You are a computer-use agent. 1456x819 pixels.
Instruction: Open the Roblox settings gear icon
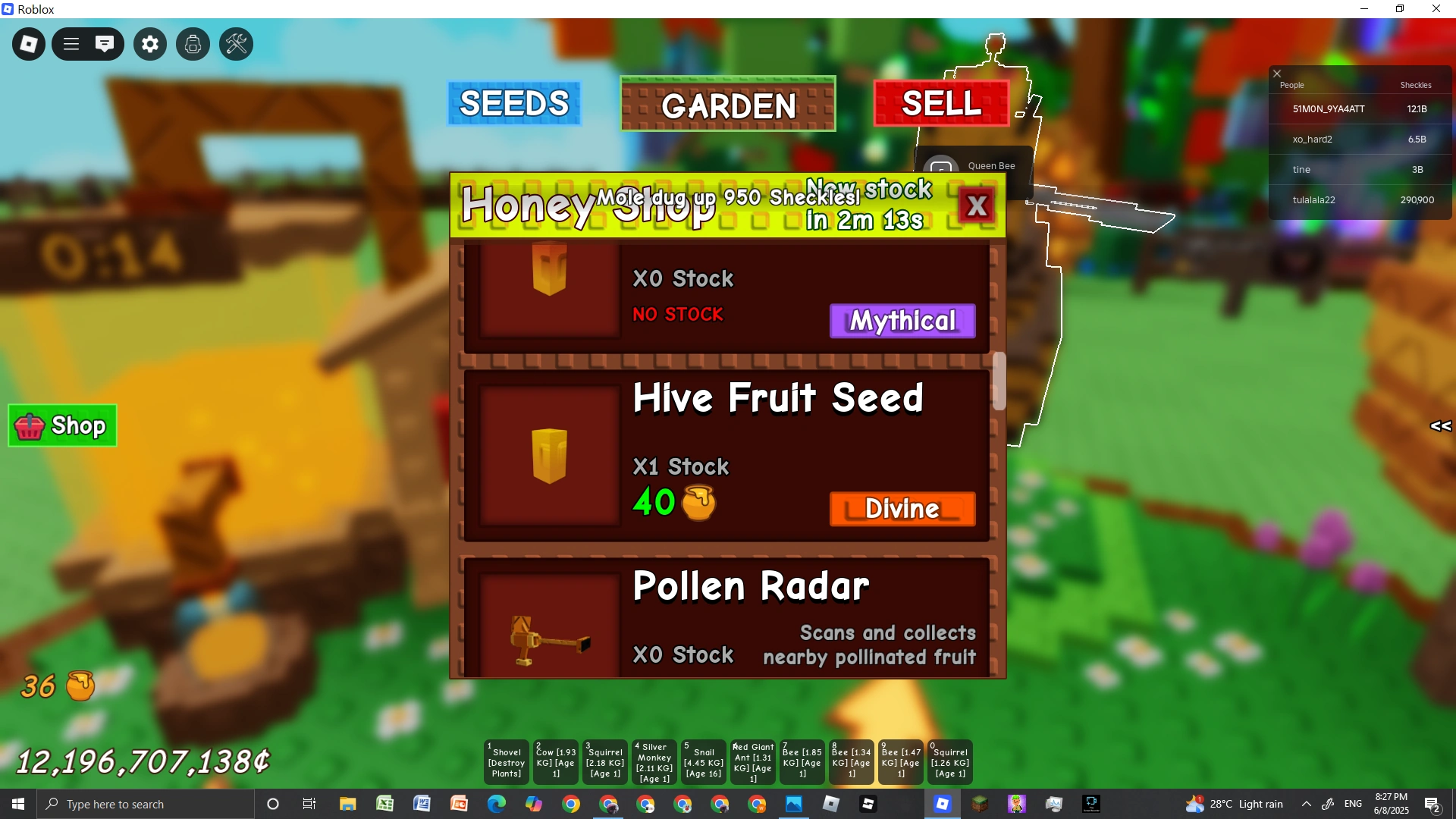point(149,43)
